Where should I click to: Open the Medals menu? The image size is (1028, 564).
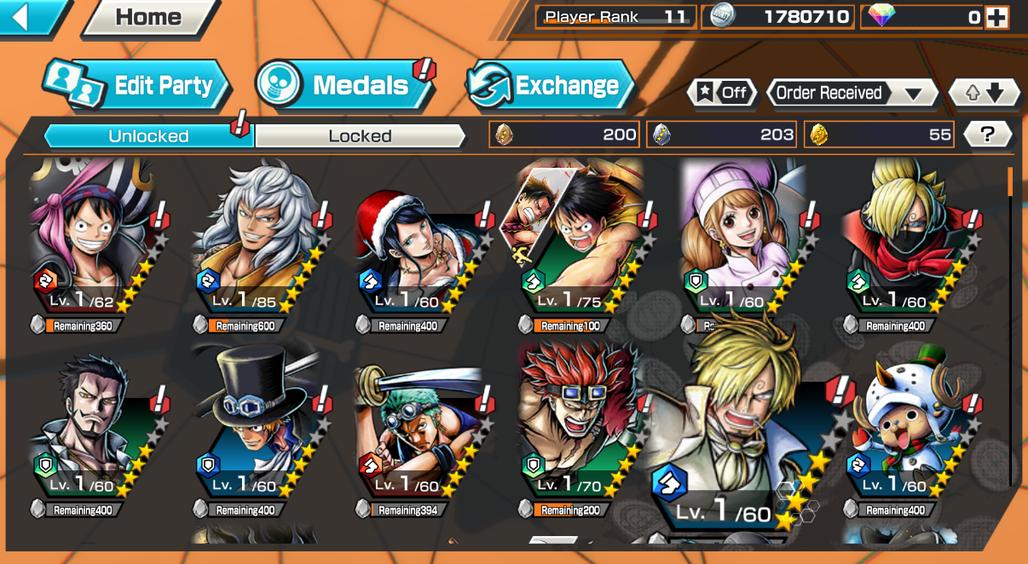click(x=345, y=86)
